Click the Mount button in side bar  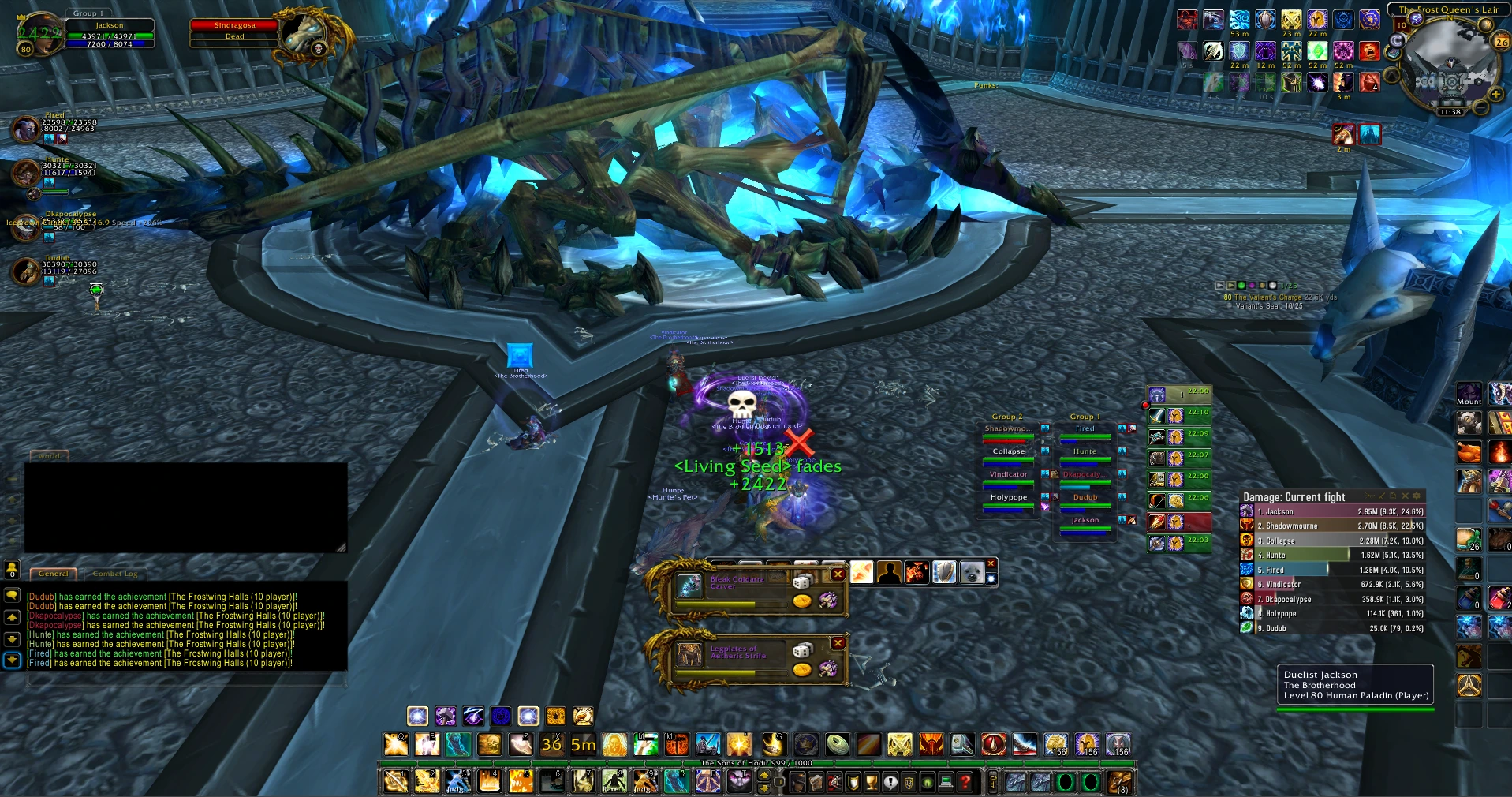[1468, 394]
